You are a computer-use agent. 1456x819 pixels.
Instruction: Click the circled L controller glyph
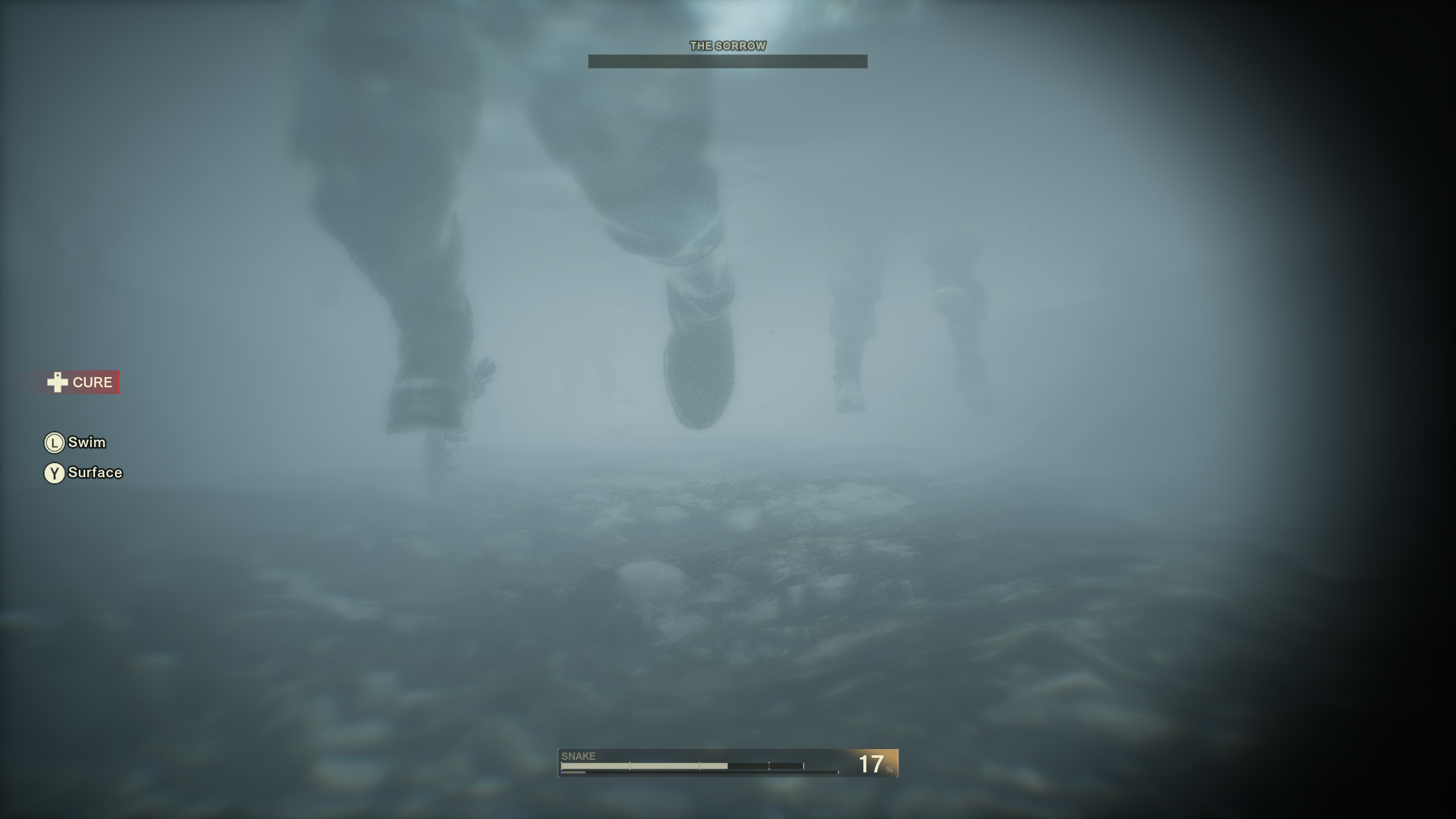(x=55, y=442)
